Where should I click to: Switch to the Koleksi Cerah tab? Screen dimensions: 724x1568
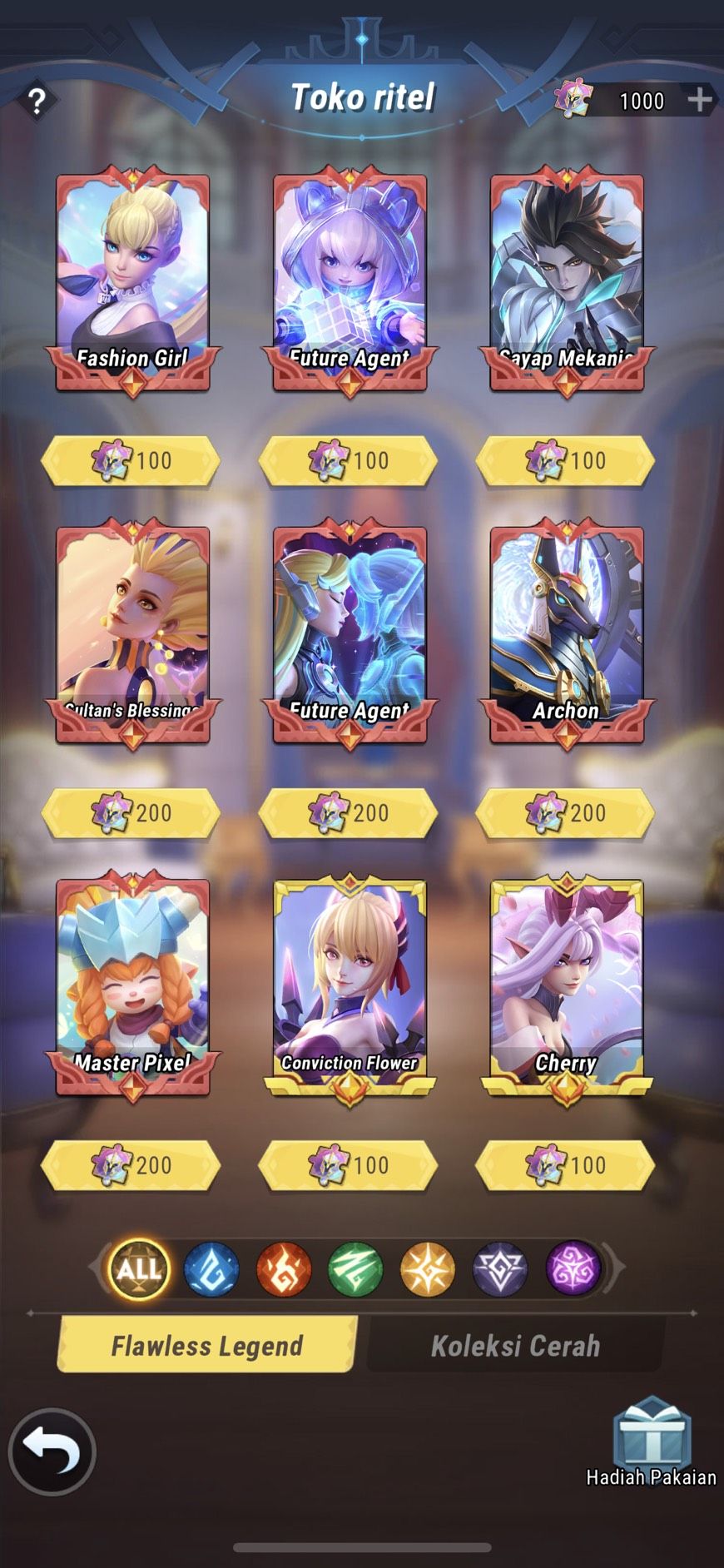pos(515,1346)
